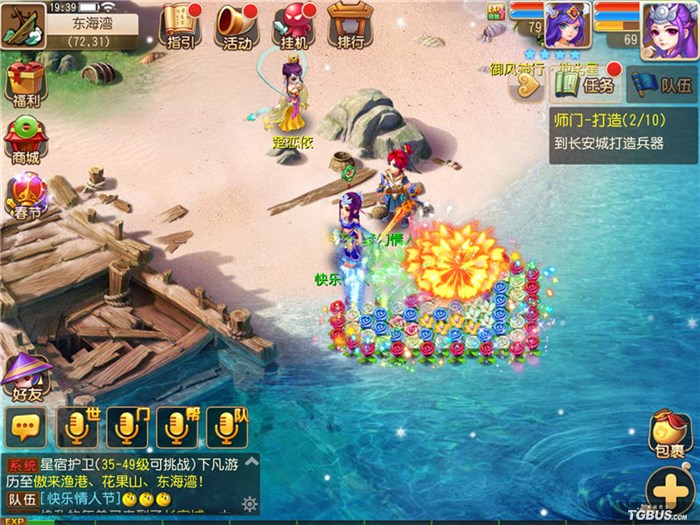
Task: Activate 挂机 auto-battle mode
Action: point(294,25)
